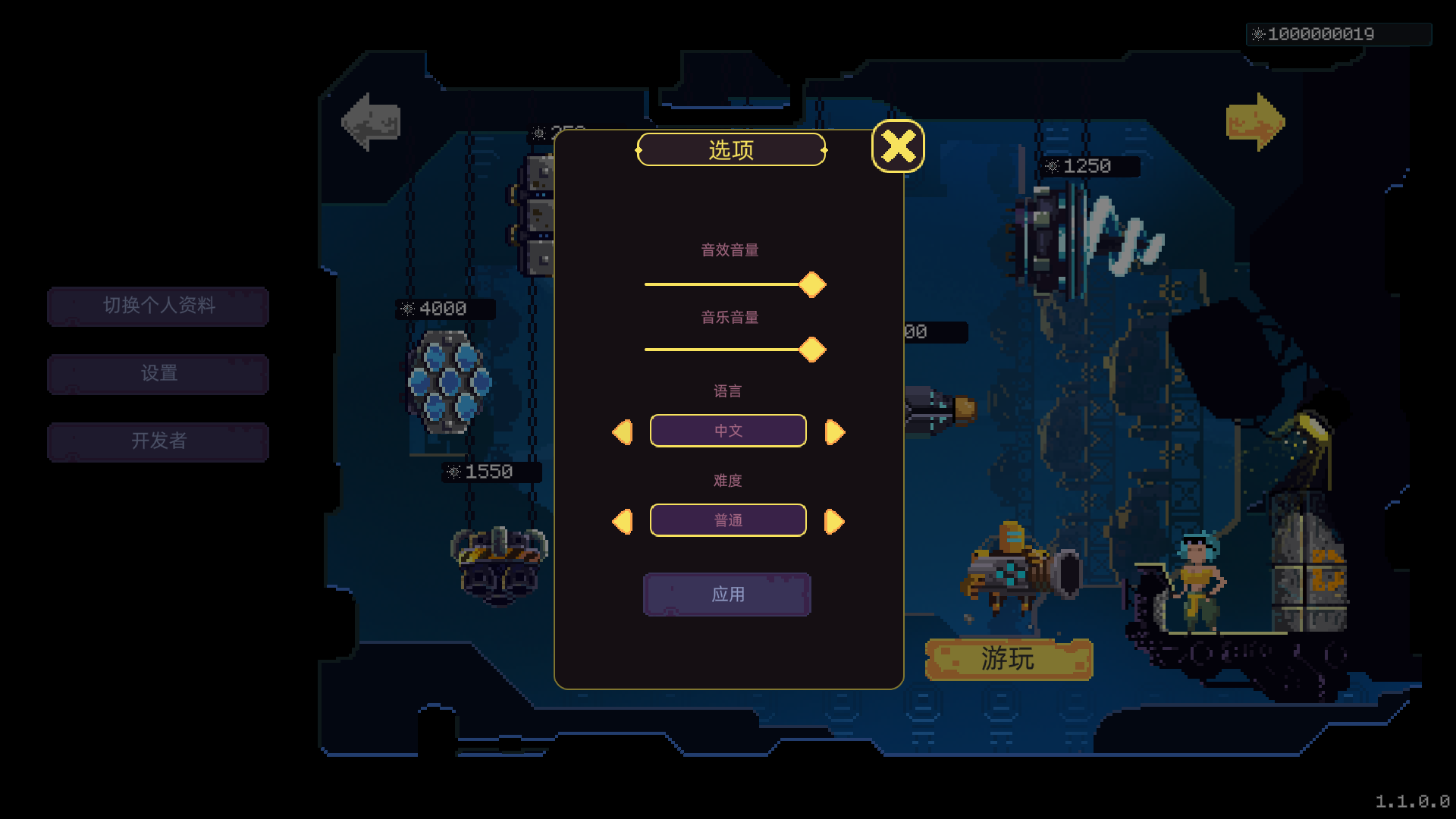This screenshot has width=1456, height=819.
Task: Select the yellow striped device costing 1550
Action: pos(499,565)
